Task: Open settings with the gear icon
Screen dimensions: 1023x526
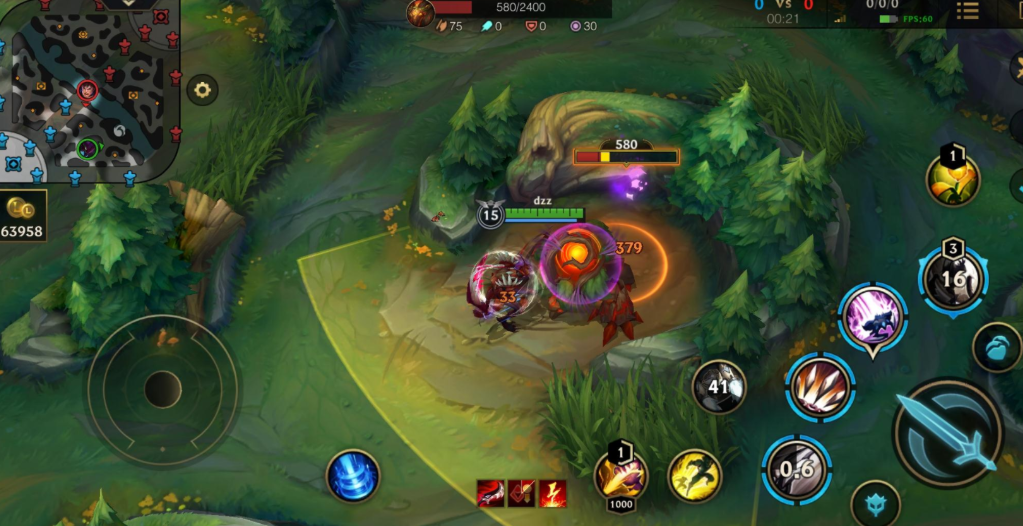Action: tap(202, 90)
